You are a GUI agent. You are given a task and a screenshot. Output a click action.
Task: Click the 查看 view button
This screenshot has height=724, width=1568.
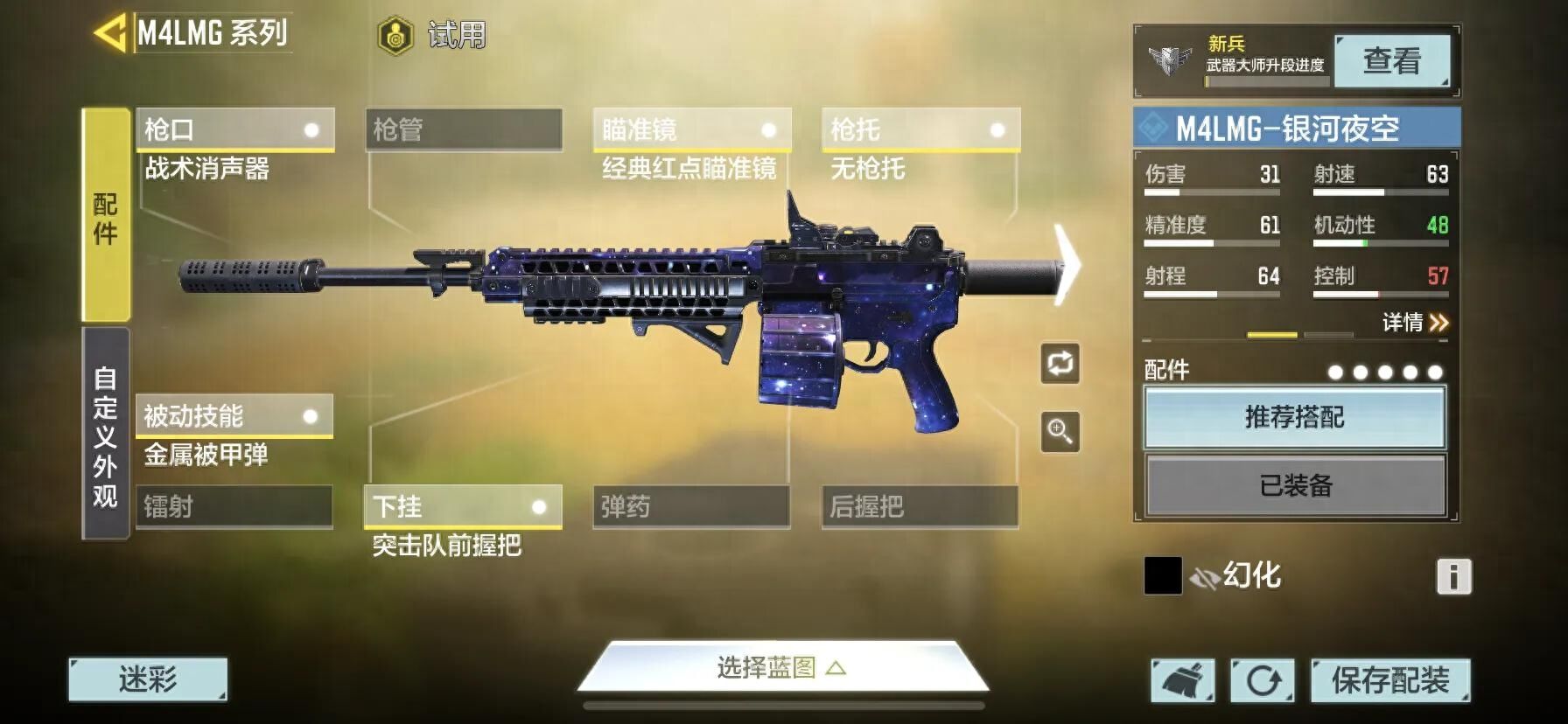tap(1391, 61)
